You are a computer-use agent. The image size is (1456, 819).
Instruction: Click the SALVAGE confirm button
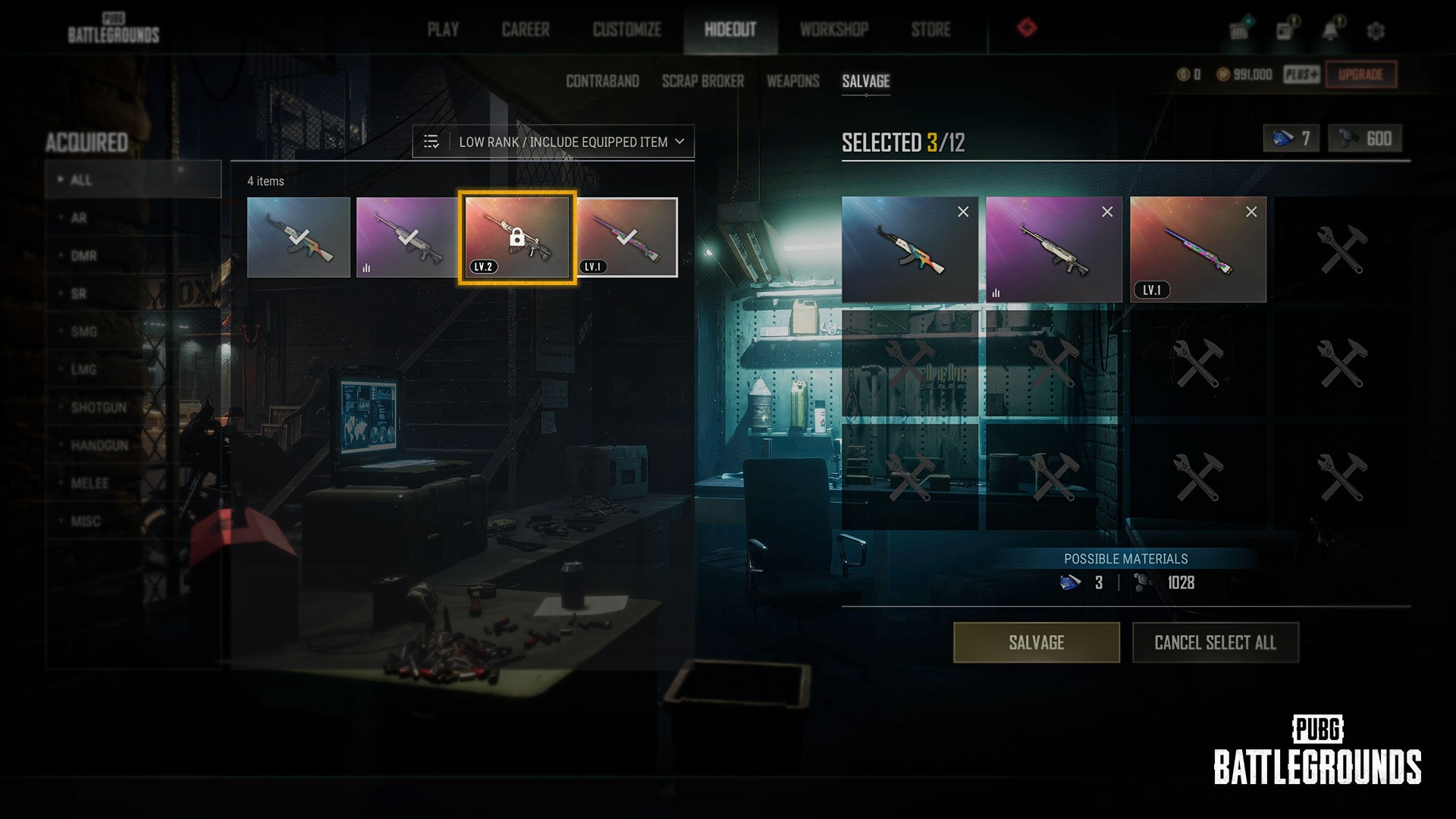point(1036,642)
